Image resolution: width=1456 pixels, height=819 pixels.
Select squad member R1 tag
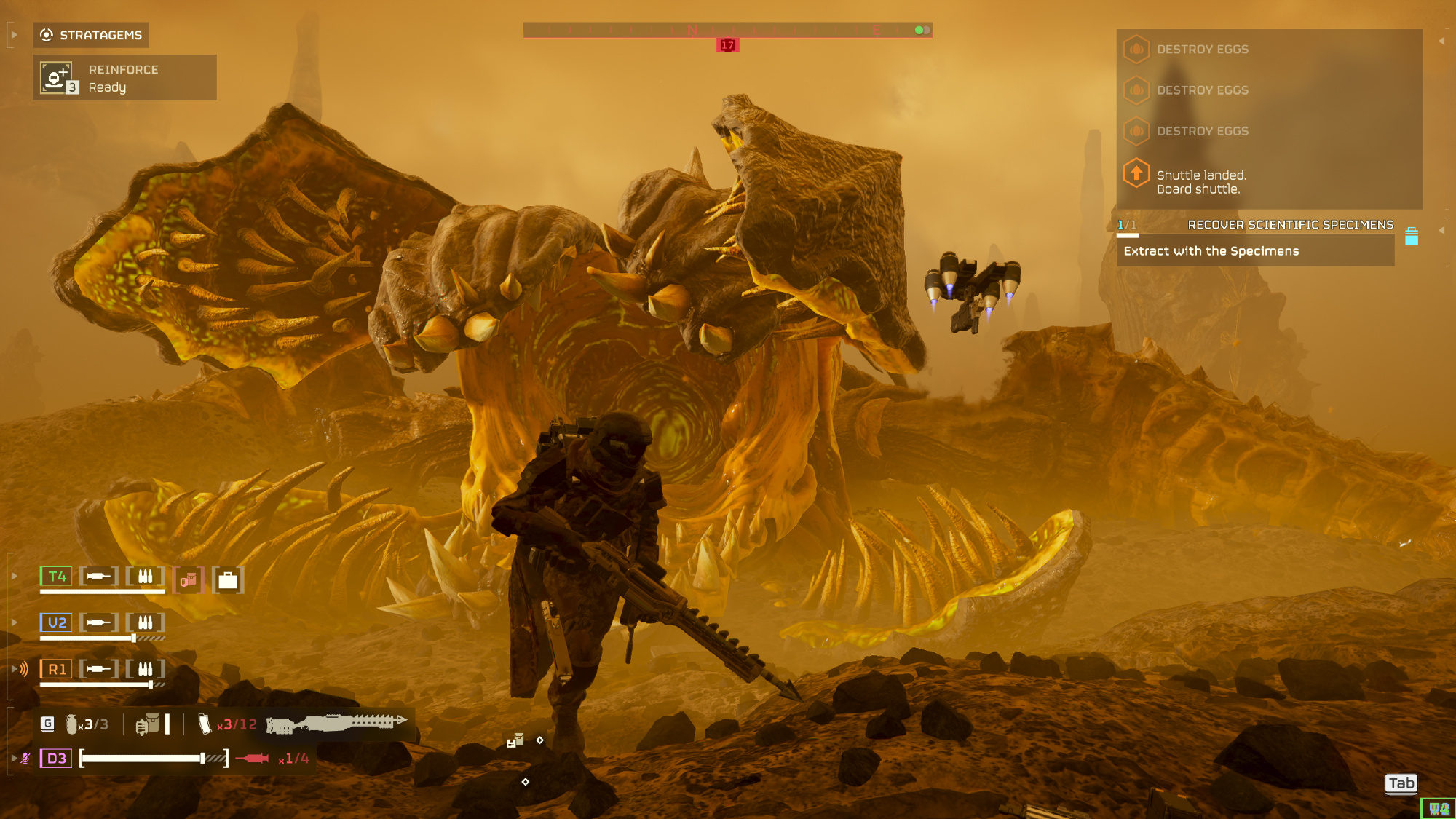click(56, 669)
